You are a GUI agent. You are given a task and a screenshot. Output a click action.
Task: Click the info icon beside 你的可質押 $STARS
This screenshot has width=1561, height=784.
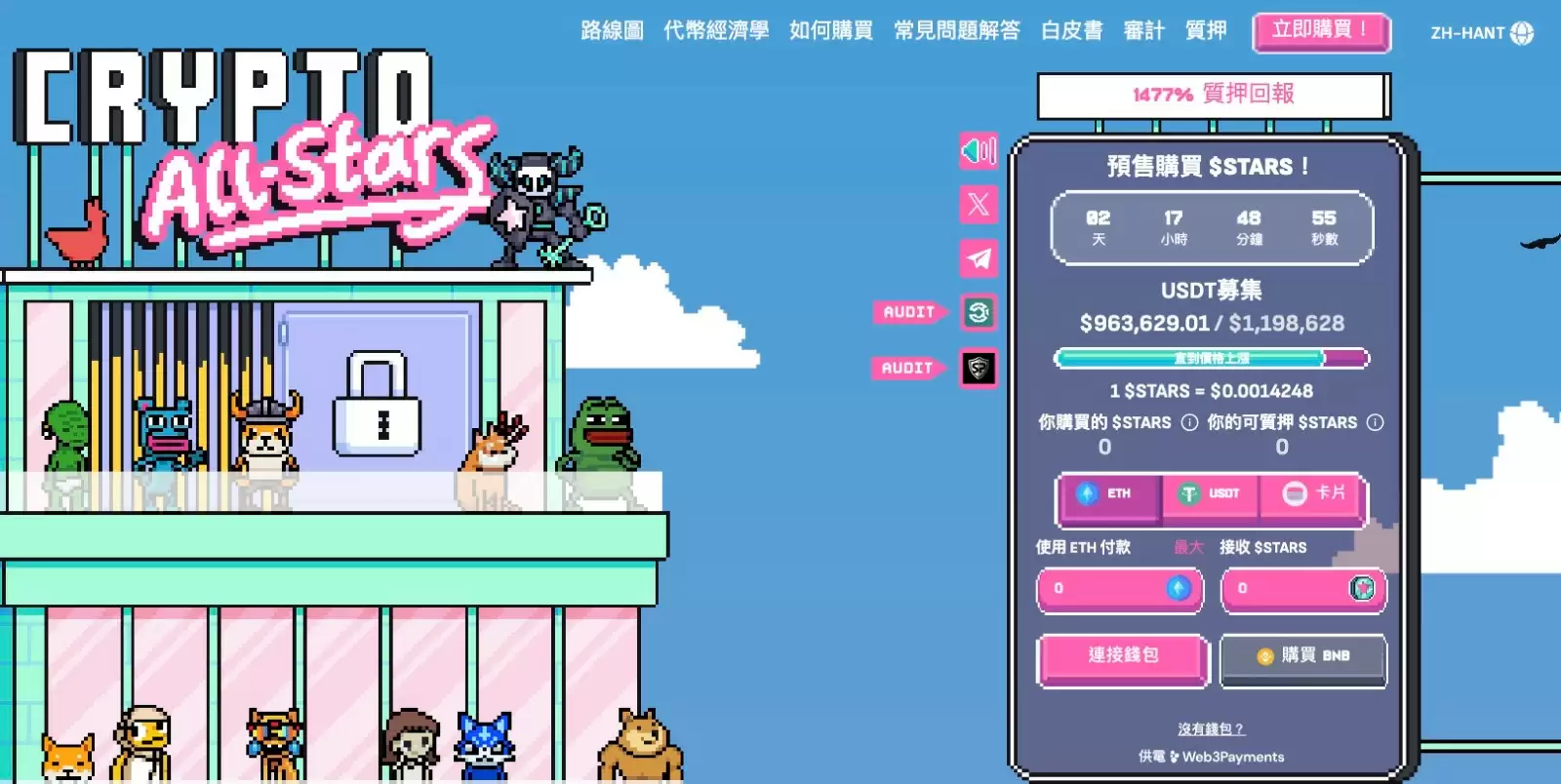1376,423
